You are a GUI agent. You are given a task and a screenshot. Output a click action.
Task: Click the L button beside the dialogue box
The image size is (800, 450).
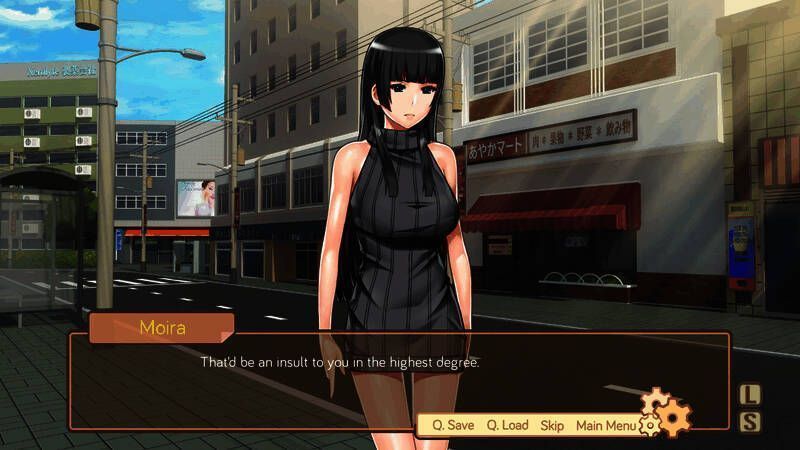coord(750,395)
